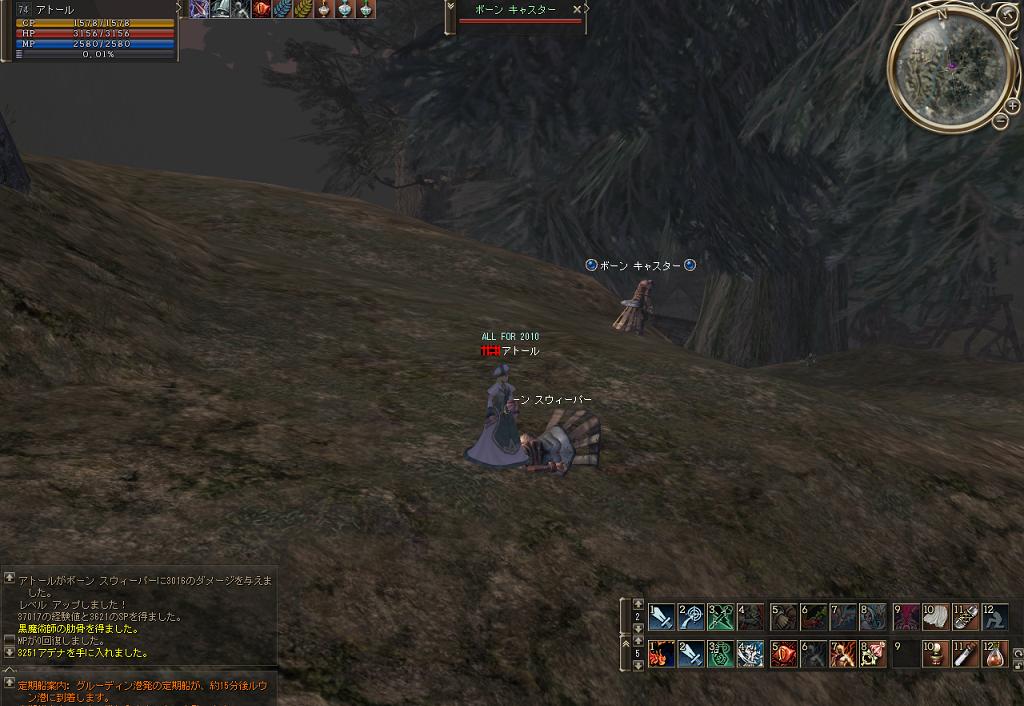The image size is (1024, 706).
Task: Activate the target crosshair action in slot 2
Action: click(692, 615)
